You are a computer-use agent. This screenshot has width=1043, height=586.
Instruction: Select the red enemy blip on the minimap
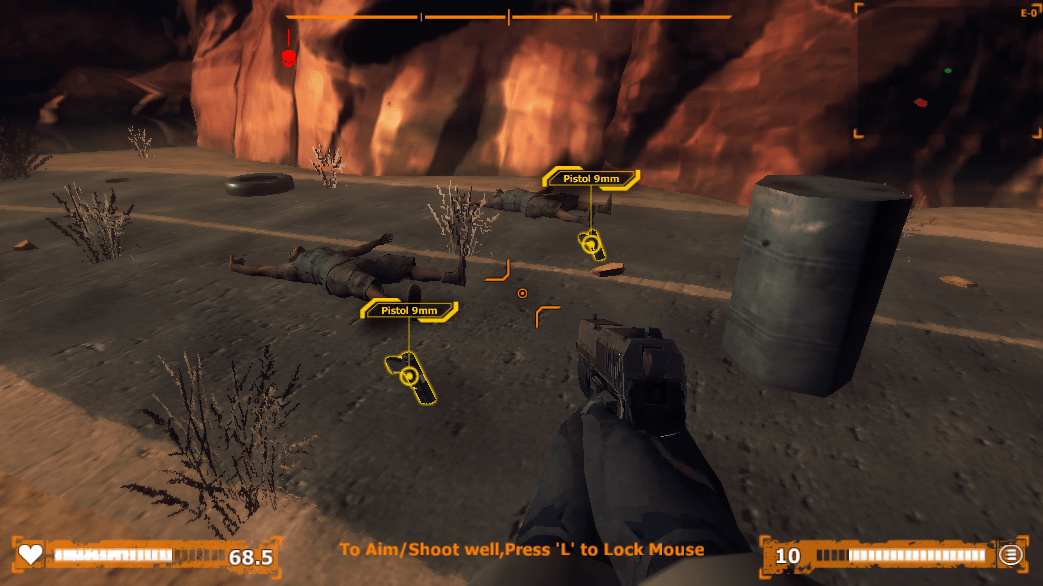click(x=921, y=102)
